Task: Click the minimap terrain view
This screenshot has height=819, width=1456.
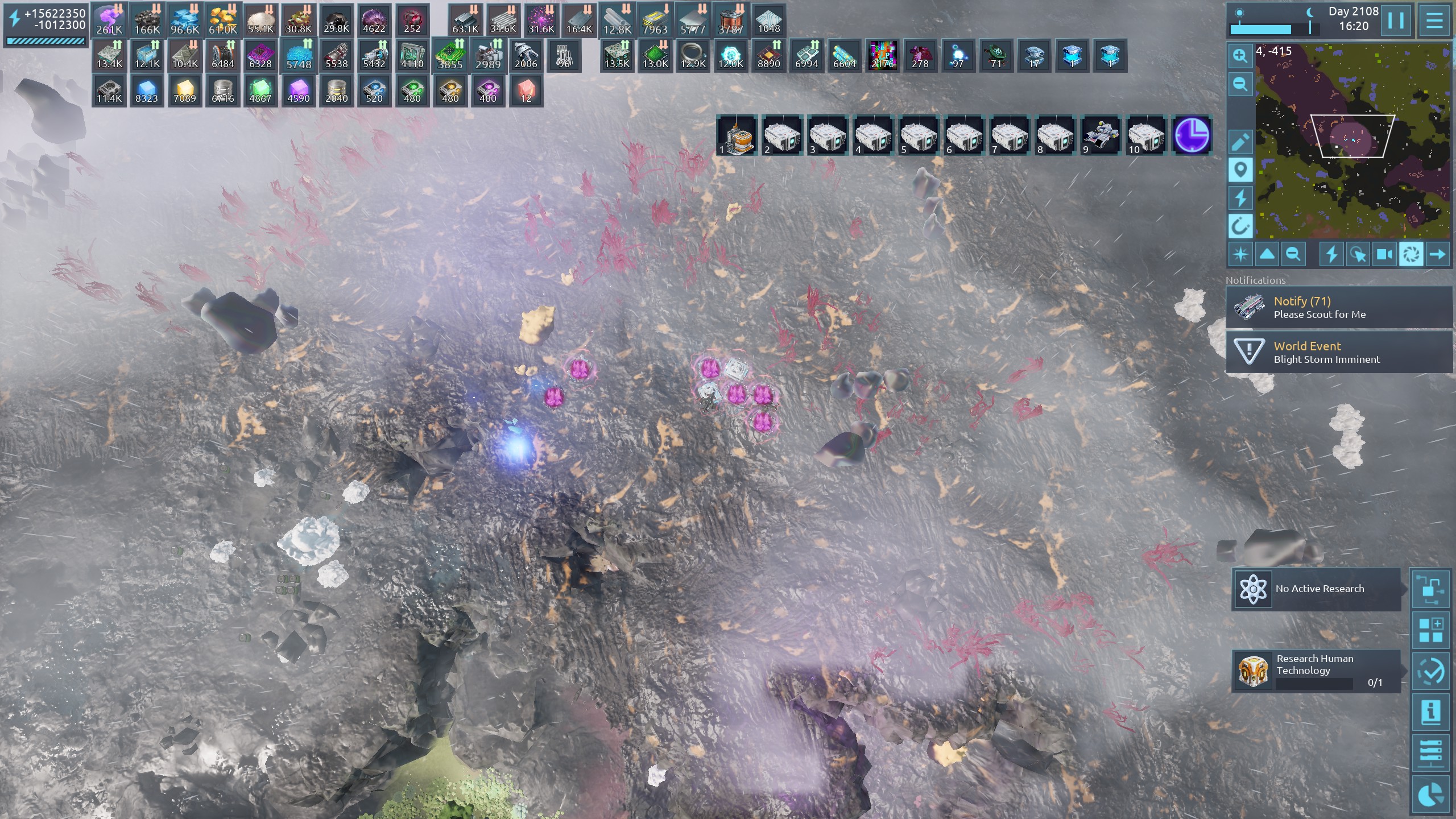Action: point(1352,141)
